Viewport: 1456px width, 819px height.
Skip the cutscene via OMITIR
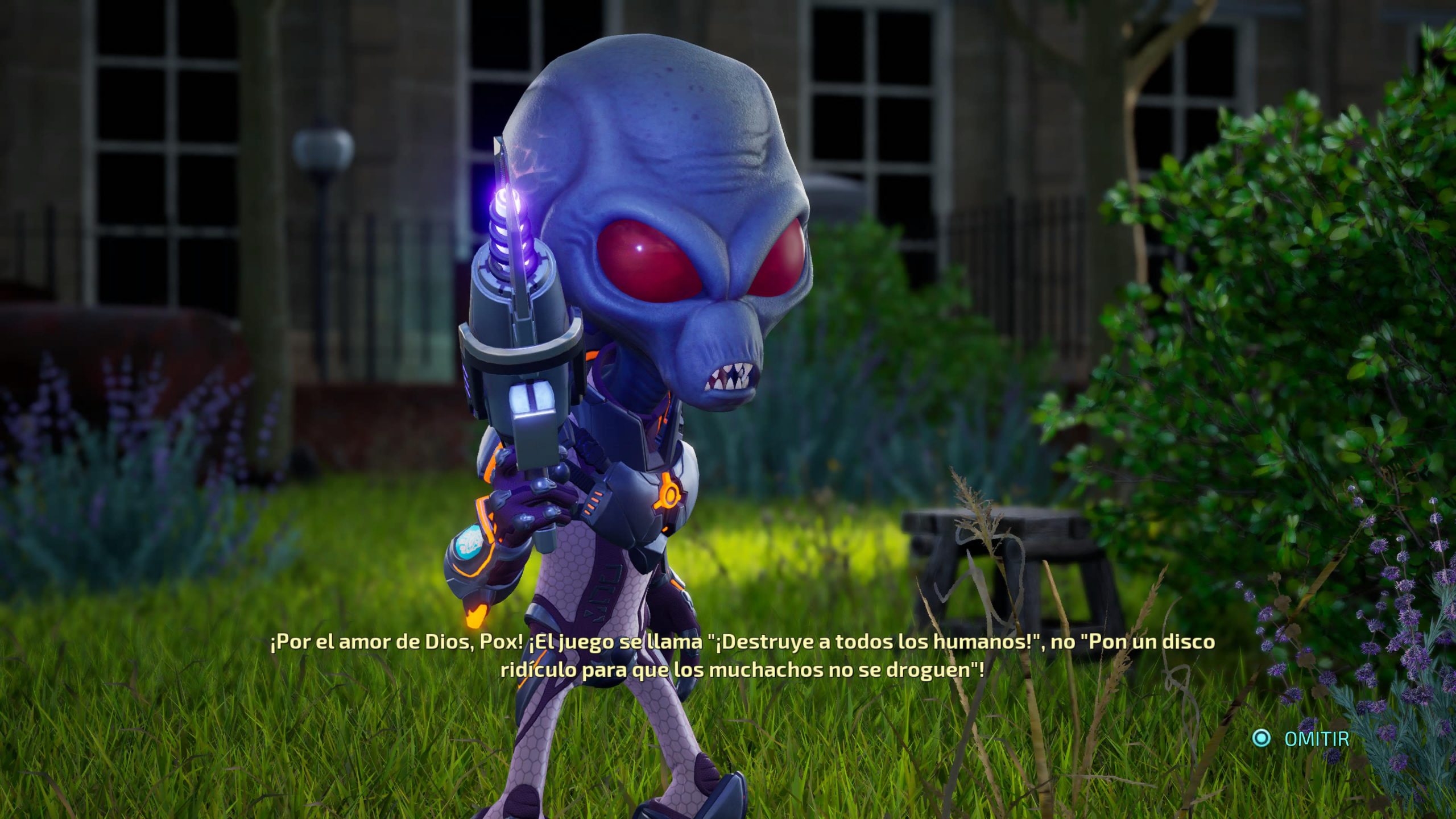pyautogui.click(x=1316, y=739)
